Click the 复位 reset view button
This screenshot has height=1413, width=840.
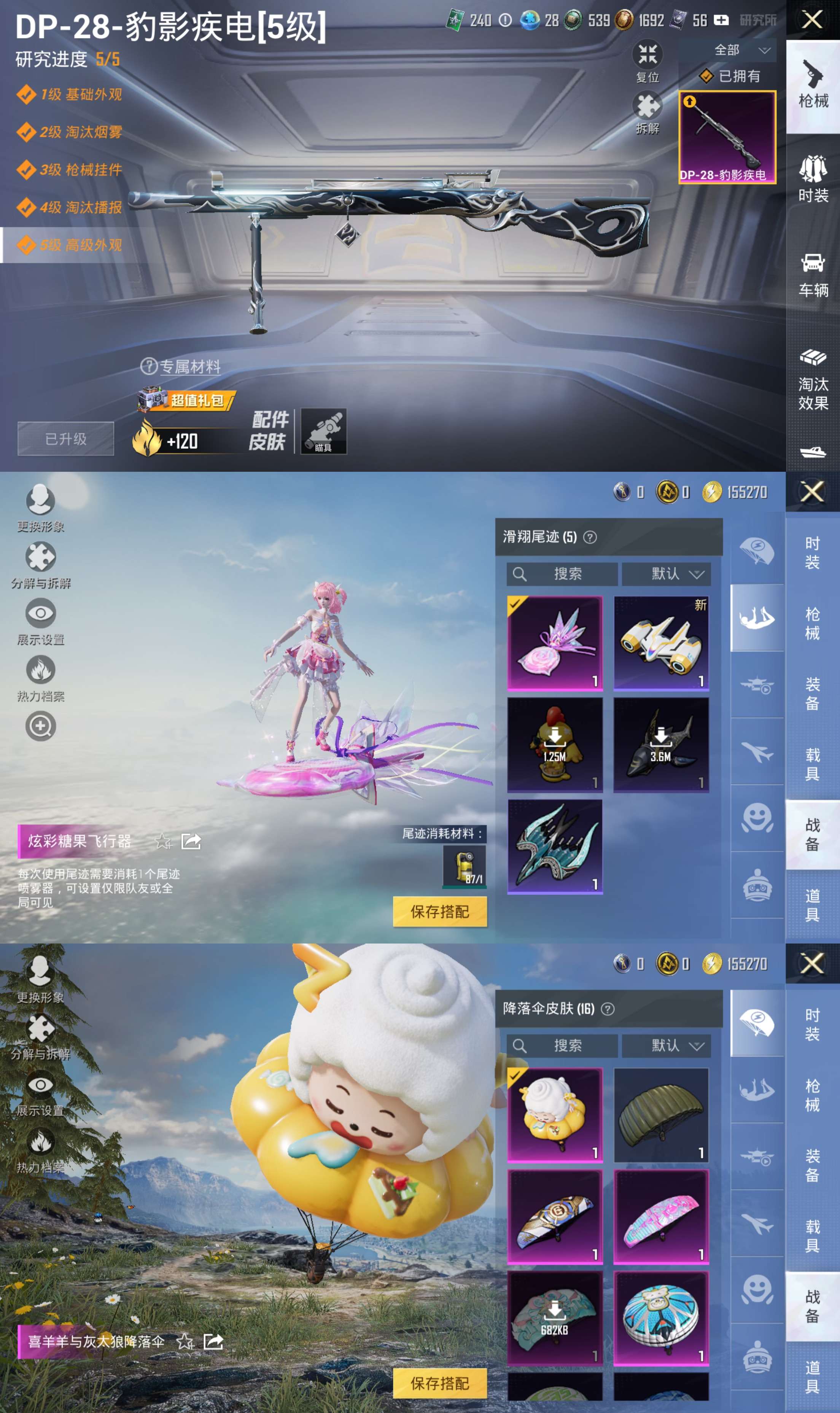(x=647, y=62)
